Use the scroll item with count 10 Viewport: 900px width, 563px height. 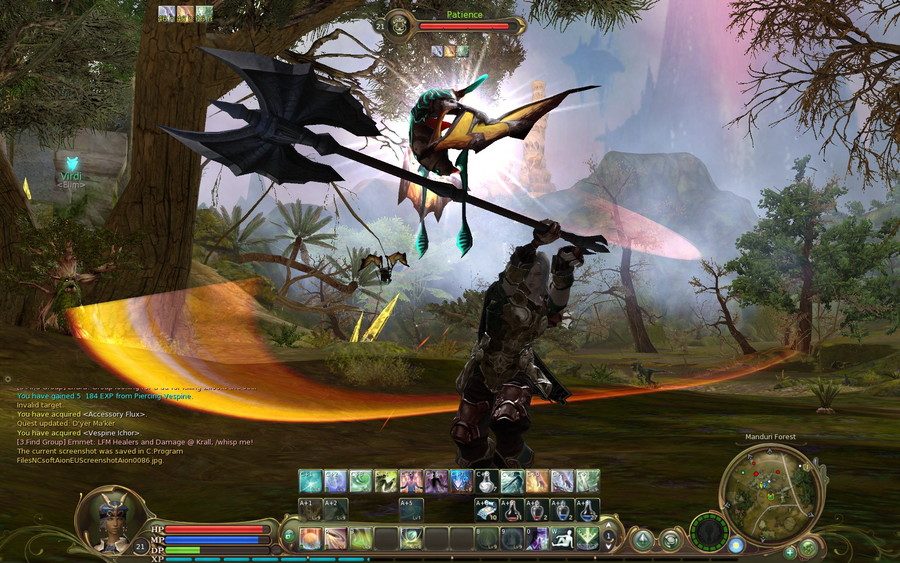487,510
